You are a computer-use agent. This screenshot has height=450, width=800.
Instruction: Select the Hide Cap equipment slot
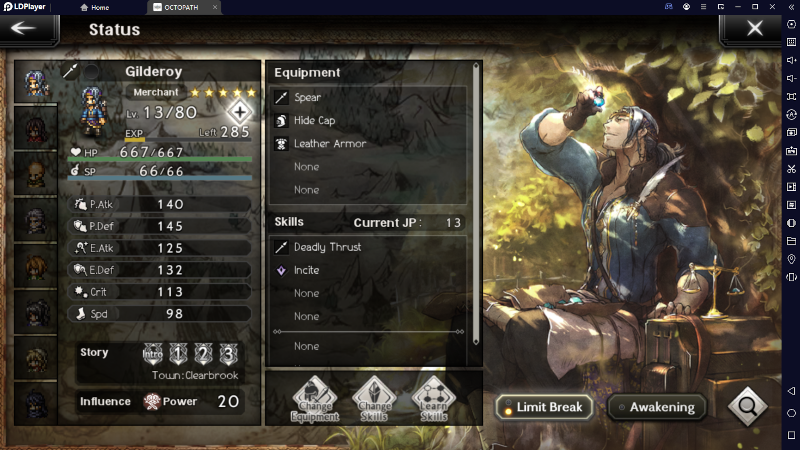pyautogui.click(x=368, y=121)
